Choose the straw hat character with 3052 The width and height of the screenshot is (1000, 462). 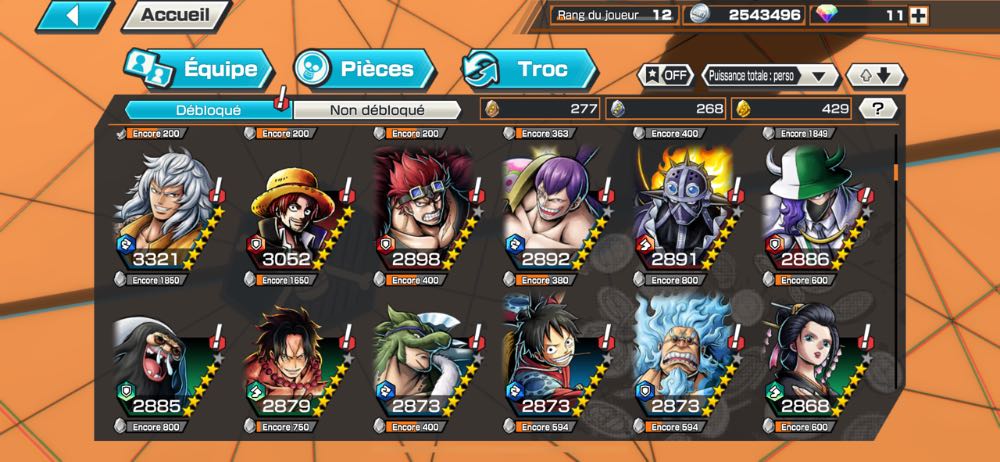[x=294, y=211]
